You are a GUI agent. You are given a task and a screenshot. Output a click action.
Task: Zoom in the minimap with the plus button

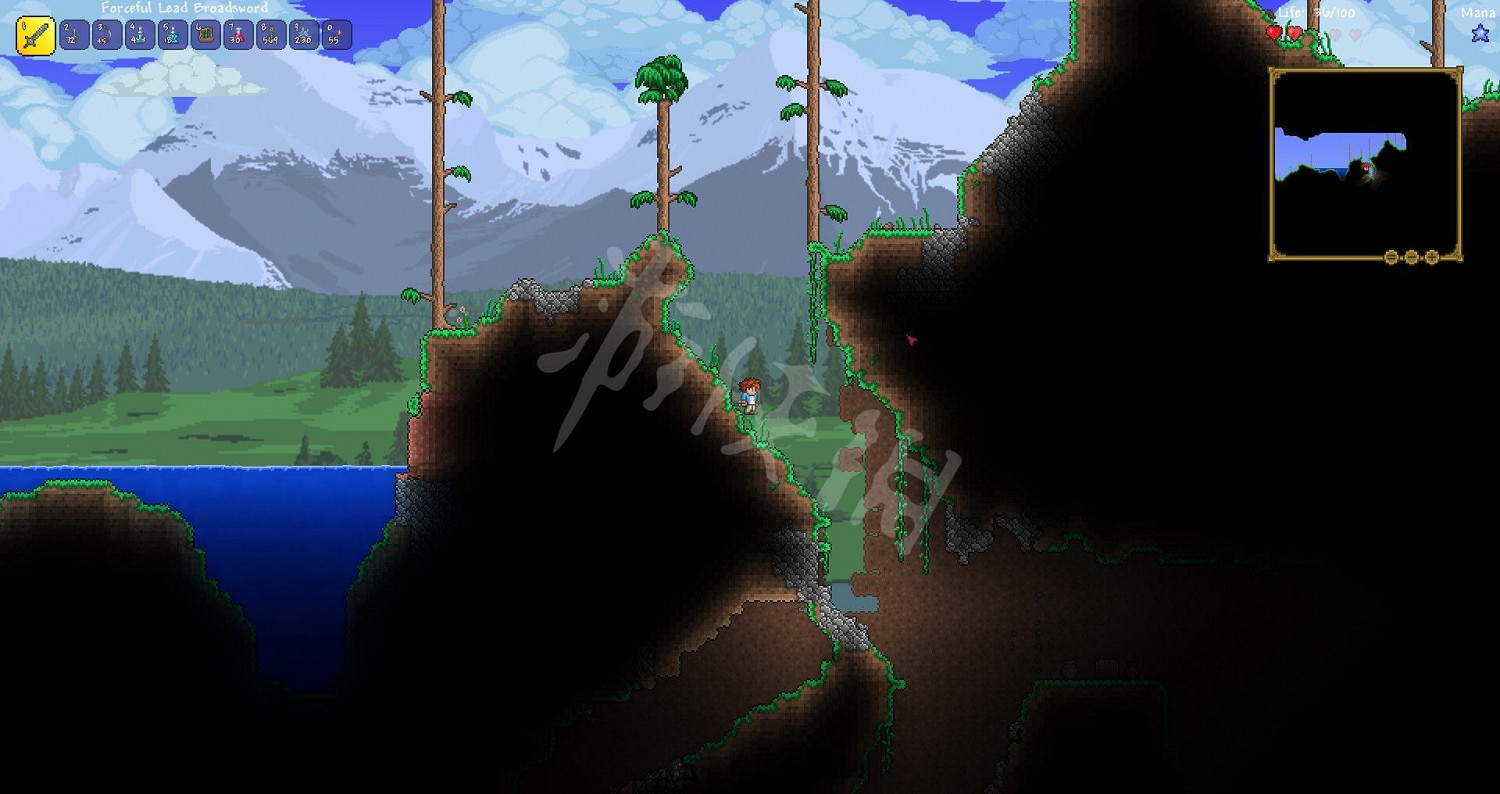pyautogui.click(x=1431, y=257)
